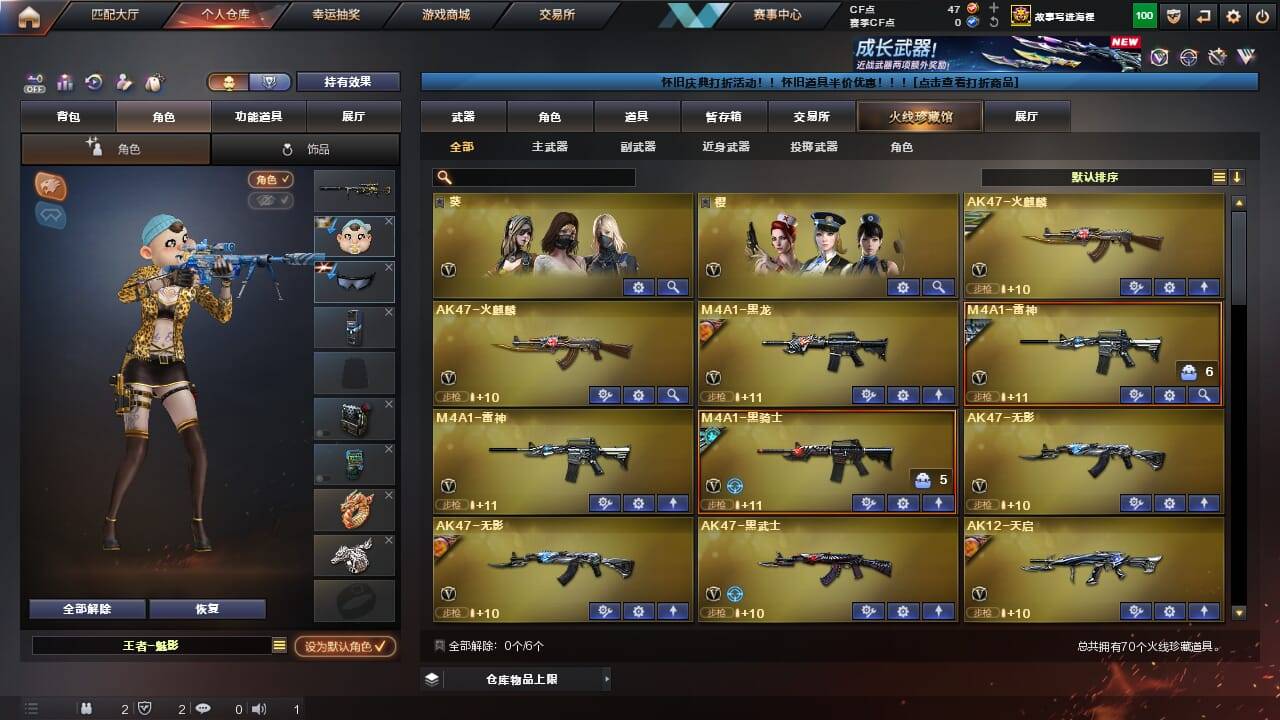Mute the speaker icon in bottom bar
This screenshot has height=720, width=1280.
coord(259,709)
